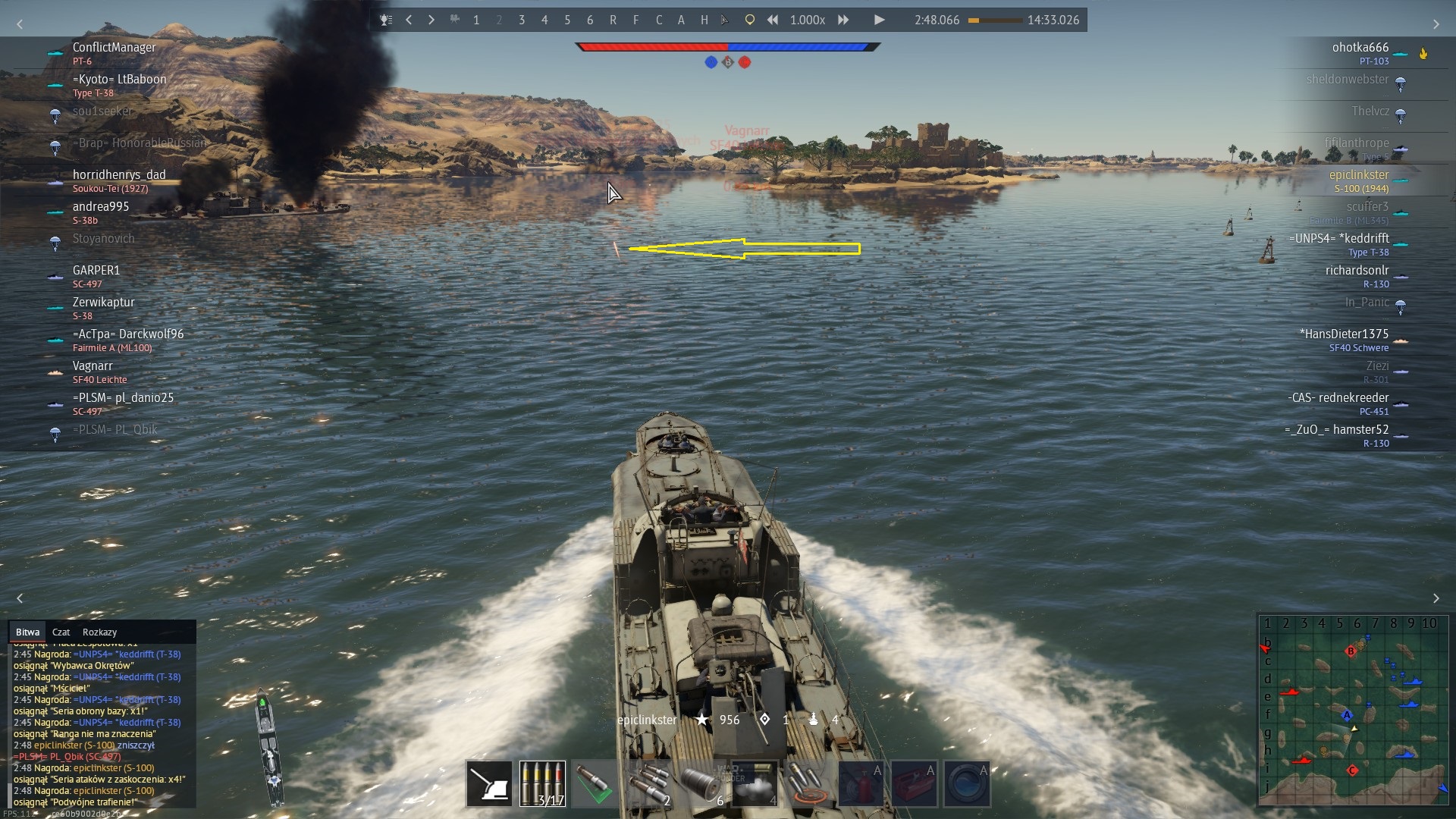Choose the ammo belt slot showing 3/17
1456x819 pixels.
click(542, 783)
